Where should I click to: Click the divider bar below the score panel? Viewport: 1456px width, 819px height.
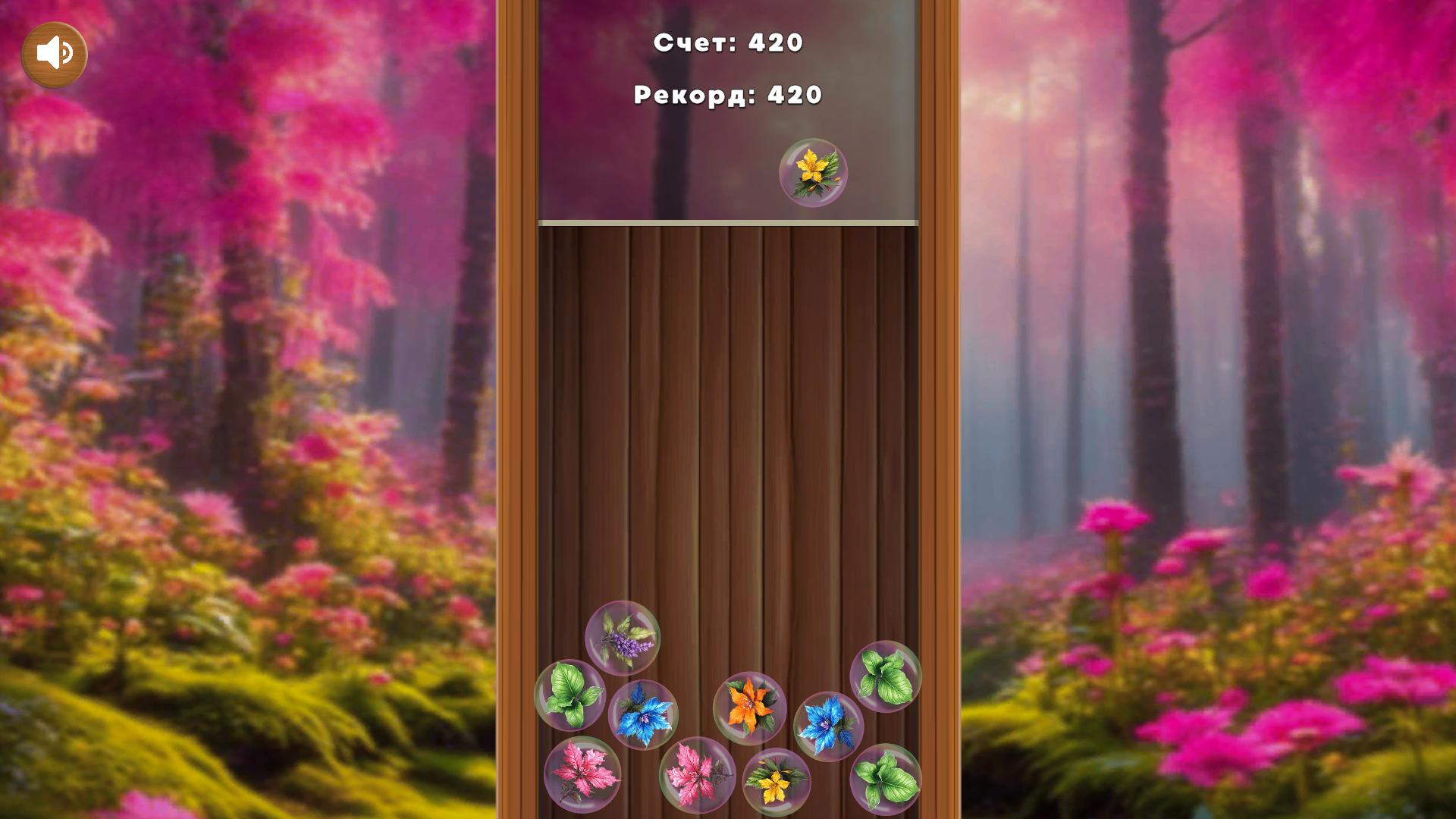[x=727, y=221]
